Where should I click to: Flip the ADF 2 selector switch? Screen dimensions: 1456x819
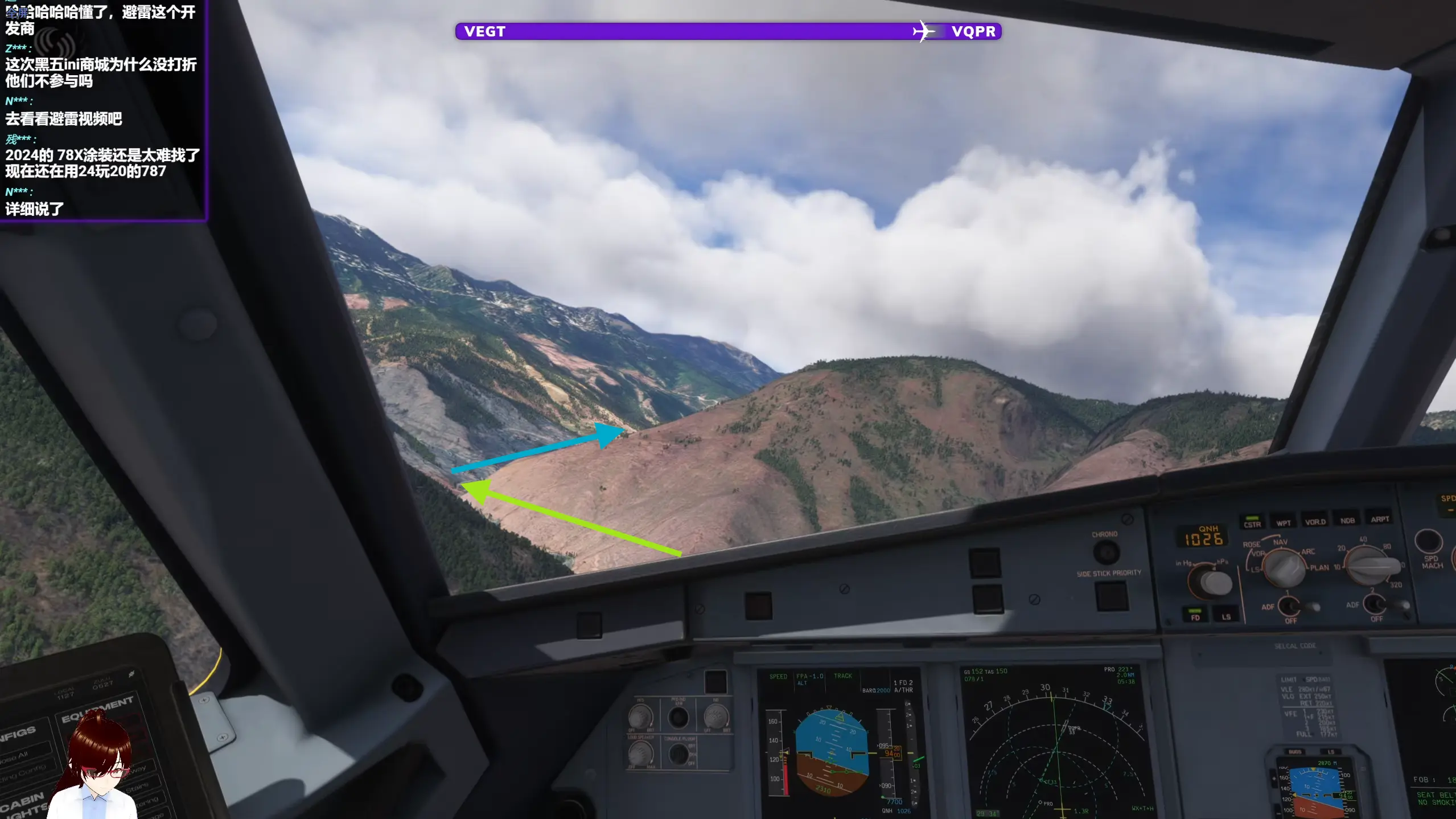tap(1376, 604)
